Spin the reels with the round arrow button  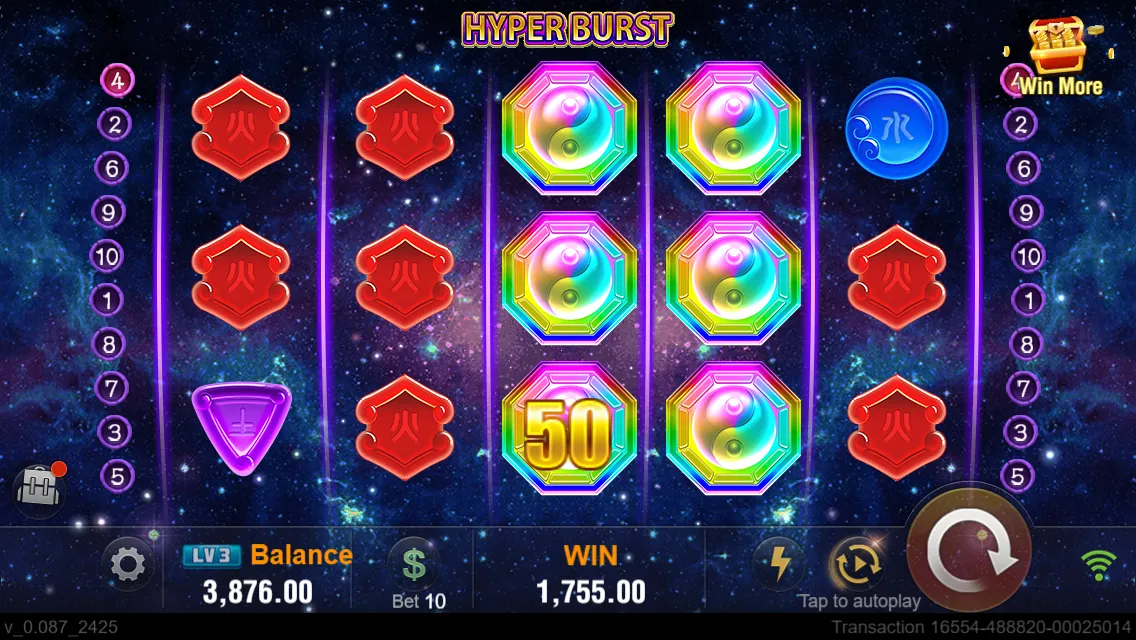pyautogui.click(x=968, y=553)
